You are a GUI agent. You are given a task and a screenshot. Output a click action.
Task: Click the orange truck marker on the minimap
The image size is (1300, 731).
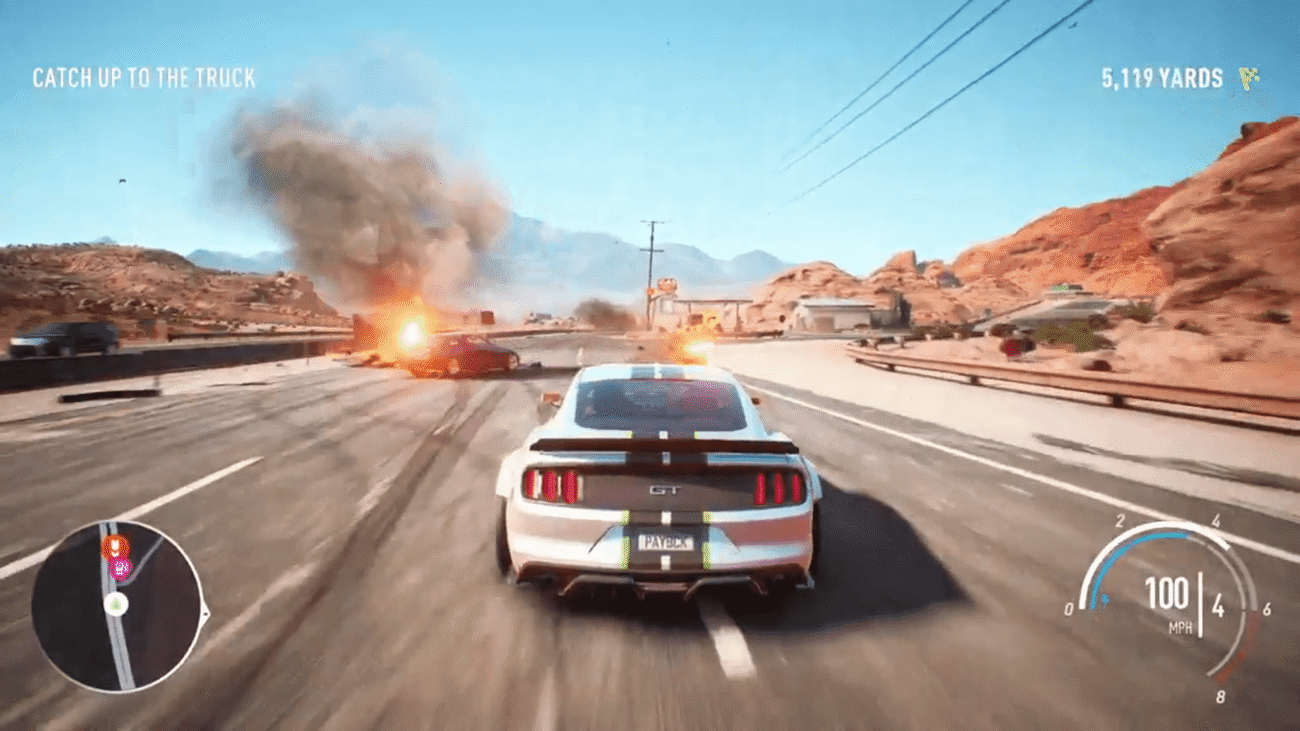[116, 546]
